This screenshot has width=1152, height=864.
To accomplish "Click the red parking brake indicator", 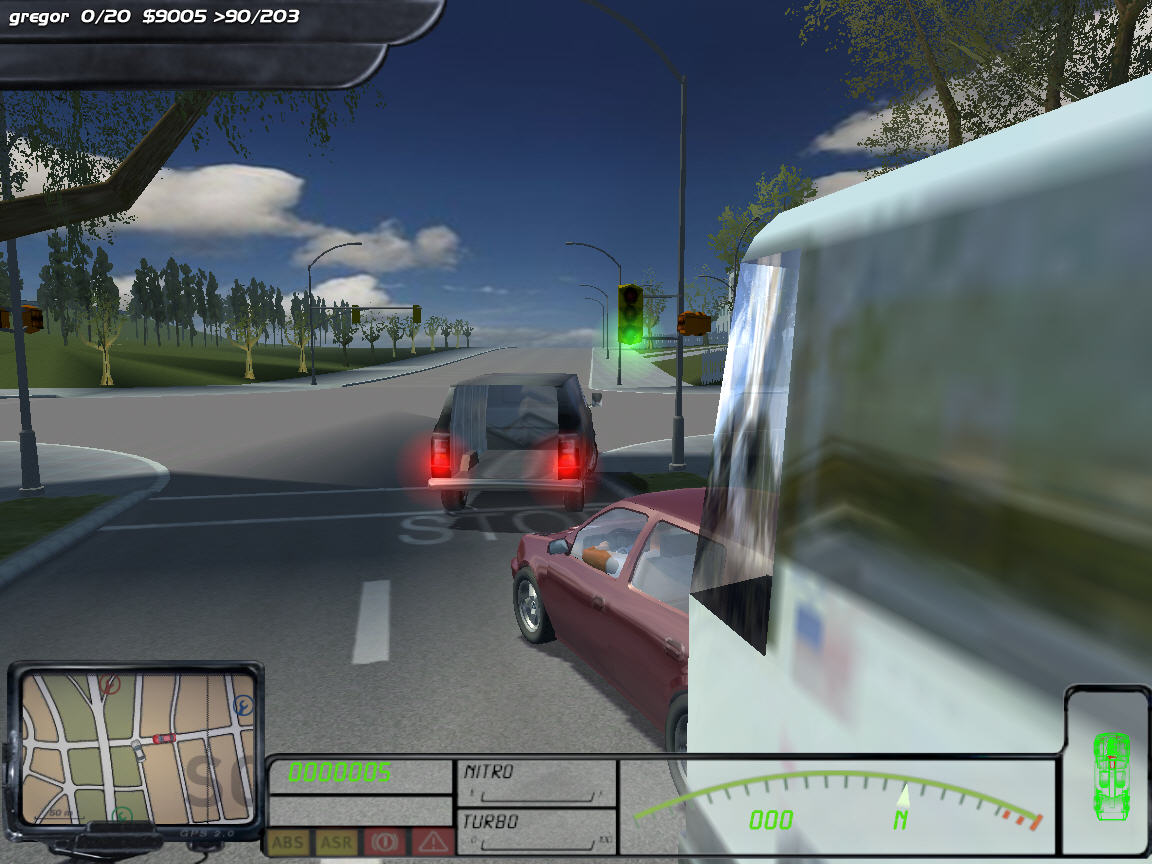I will pos(384,842).
